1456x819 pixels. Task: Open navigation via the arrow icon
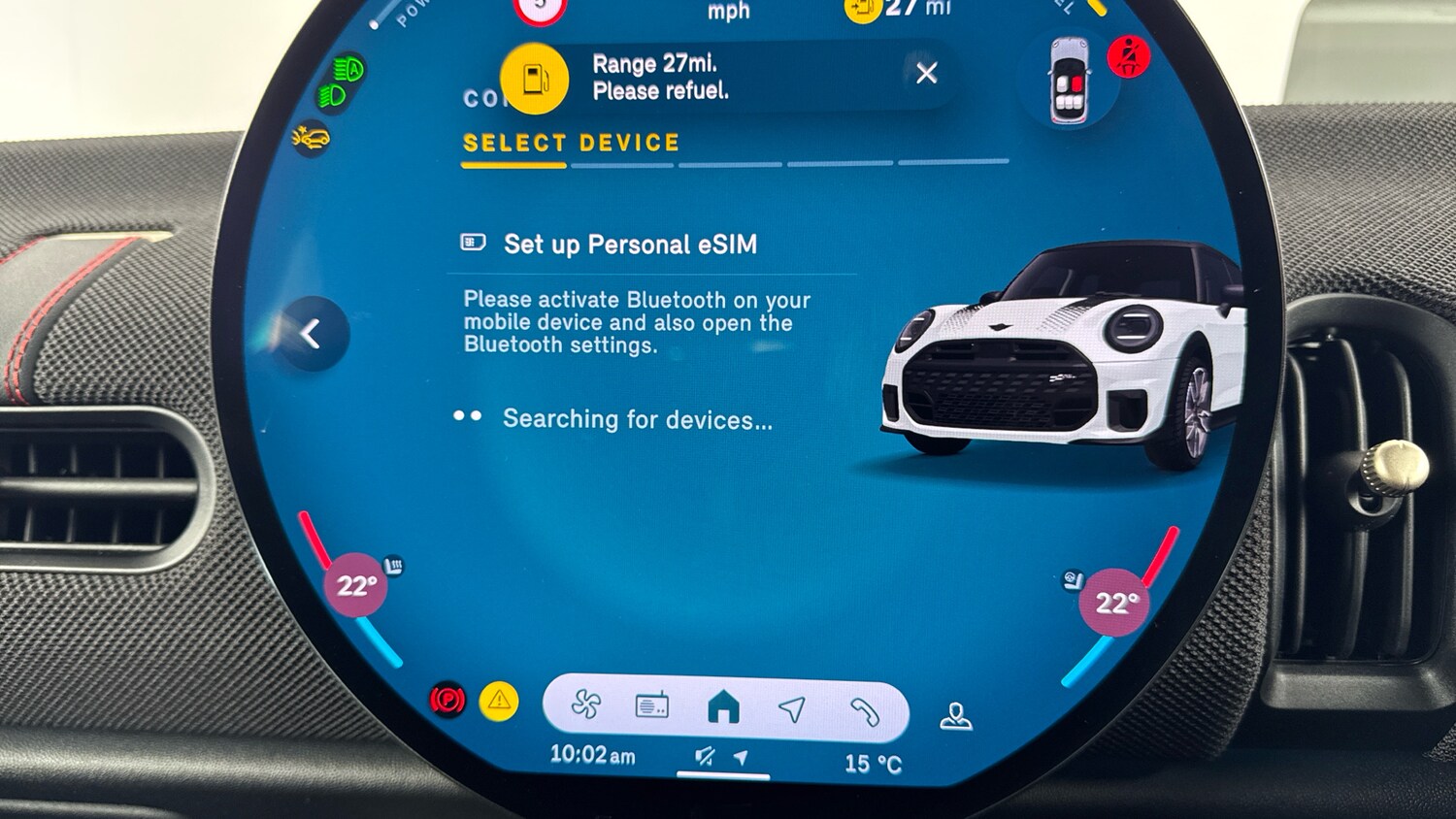tap(794, 709)
